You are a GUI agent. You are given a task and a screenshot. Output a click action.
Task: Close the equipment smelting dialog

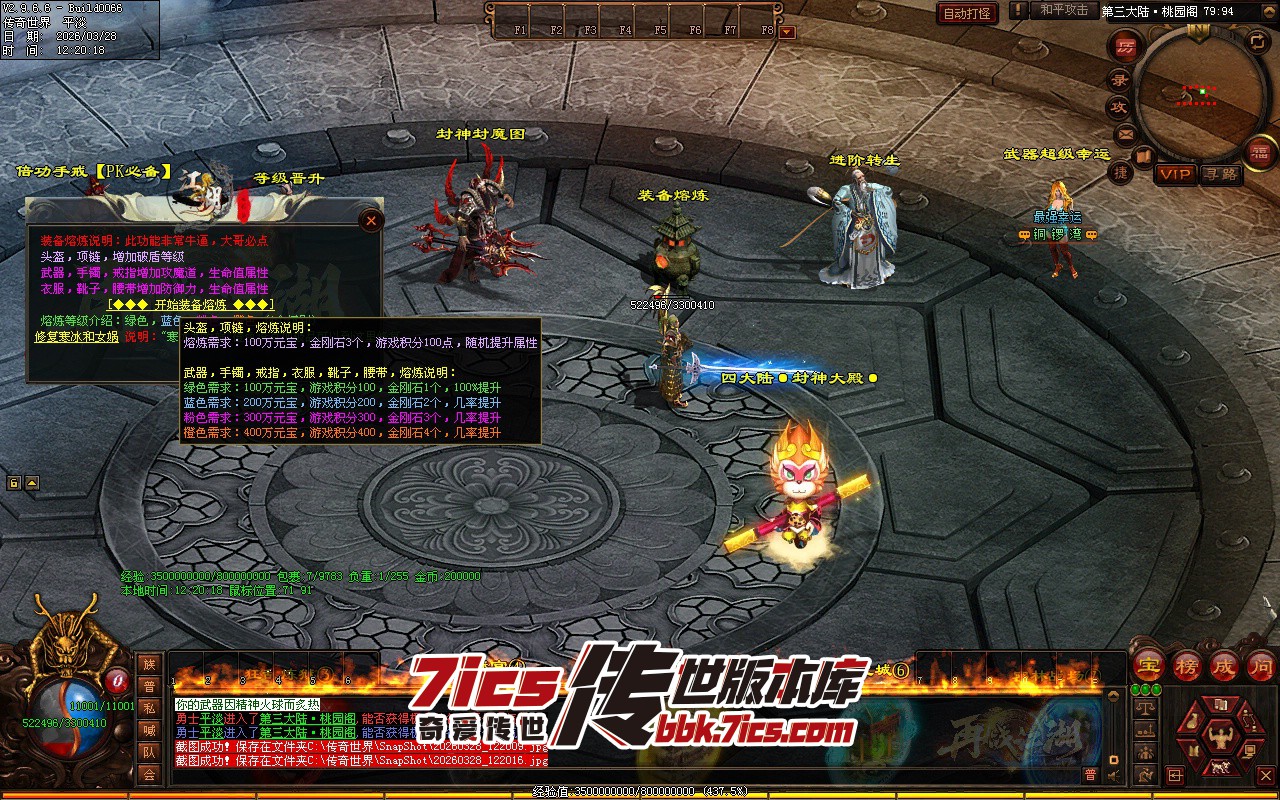(x=371, y=220)
